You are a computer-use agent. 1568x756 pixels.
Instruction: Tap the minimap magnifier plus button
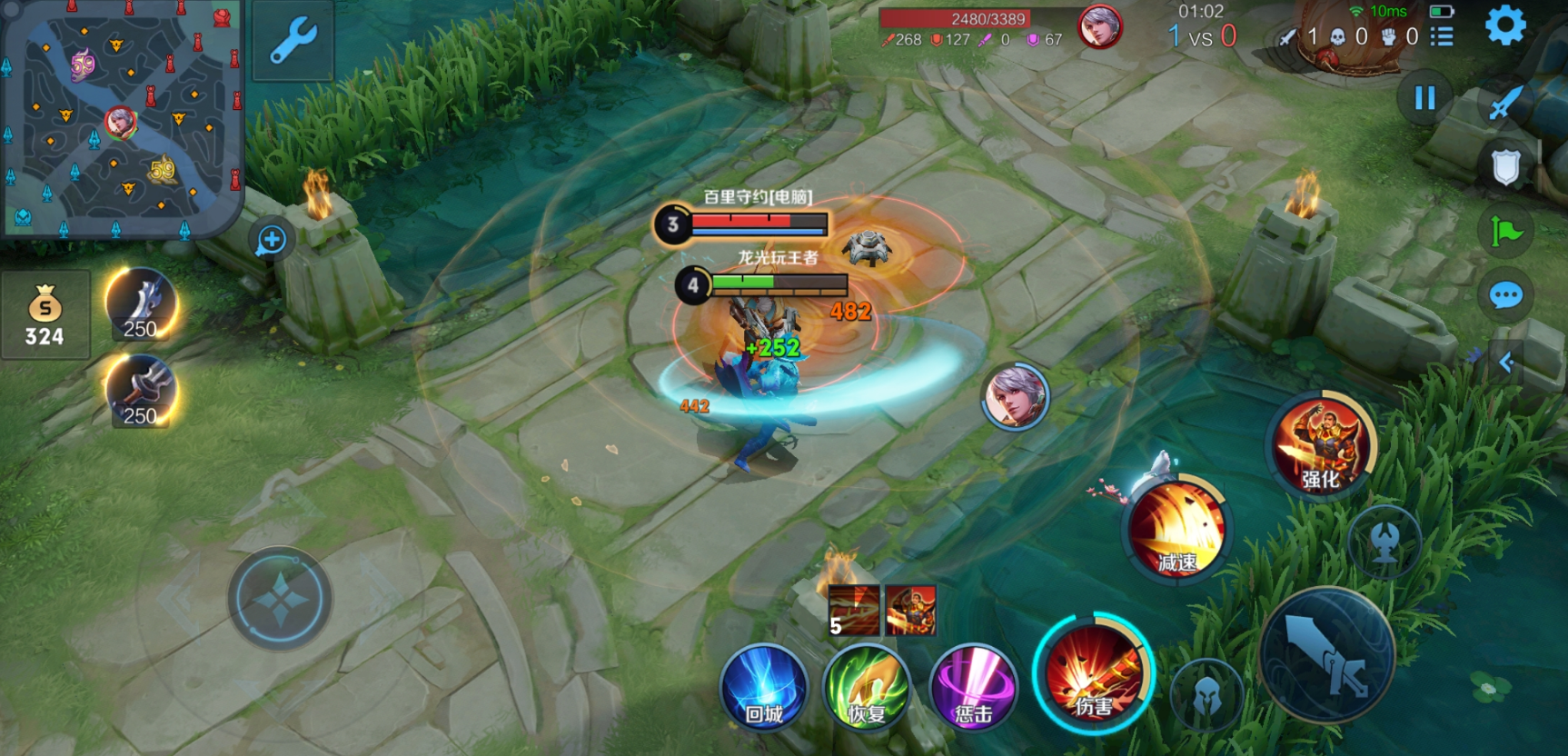[x=272, y=240]
